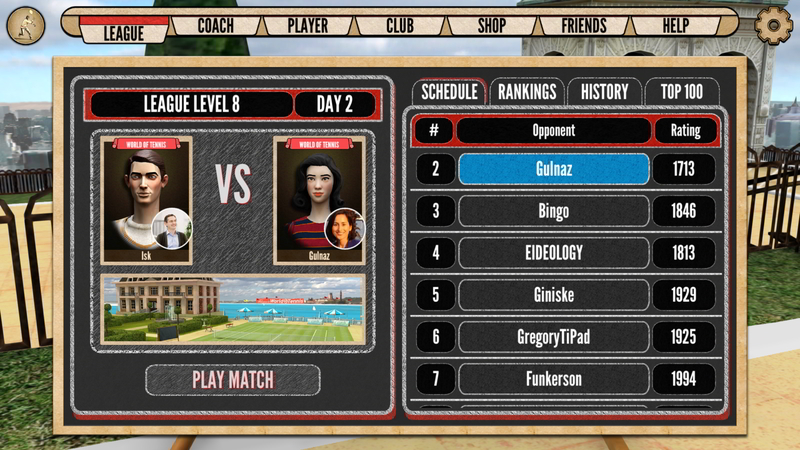800x450 pixels.
Task: Switch to the History tab
Action: click(x=604, y=92)
